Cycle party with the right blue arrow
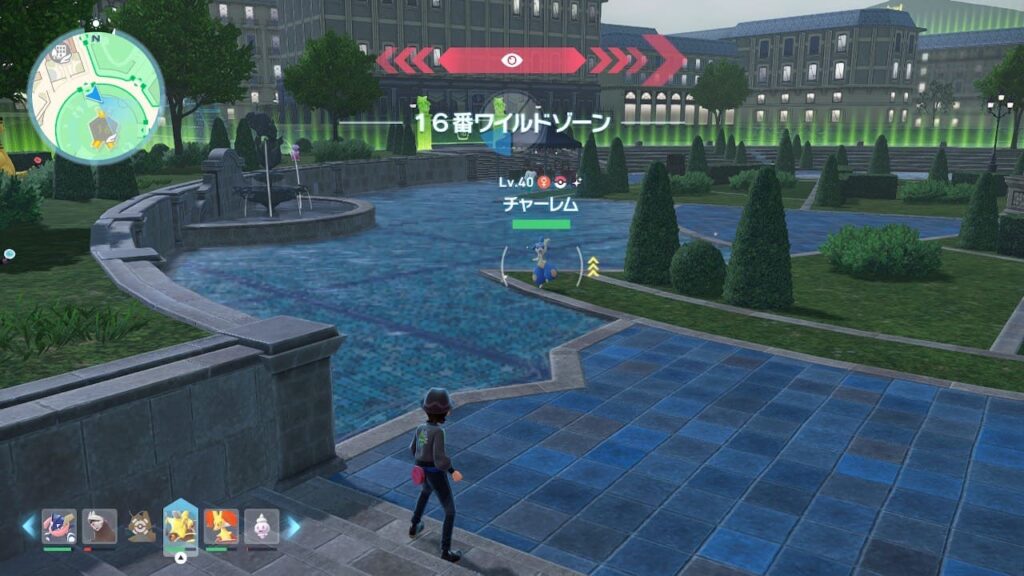1024x576 pixels. (x=293, y=526)
